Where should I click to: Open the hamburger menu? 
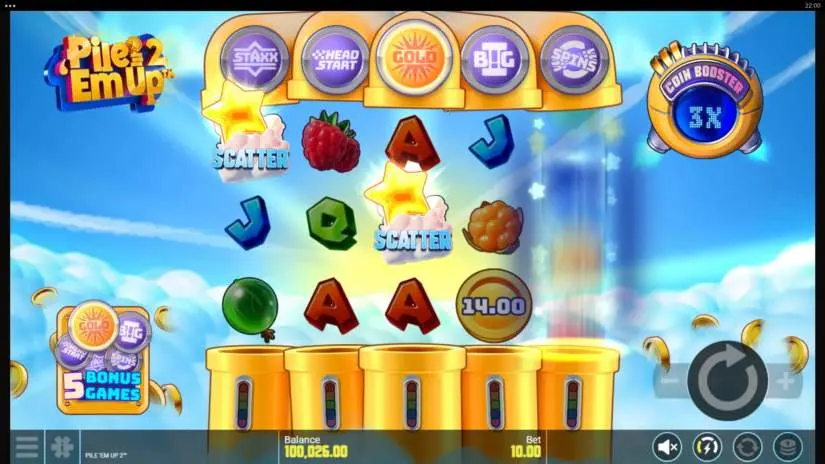pyautogui.click(x=26, y=446)
